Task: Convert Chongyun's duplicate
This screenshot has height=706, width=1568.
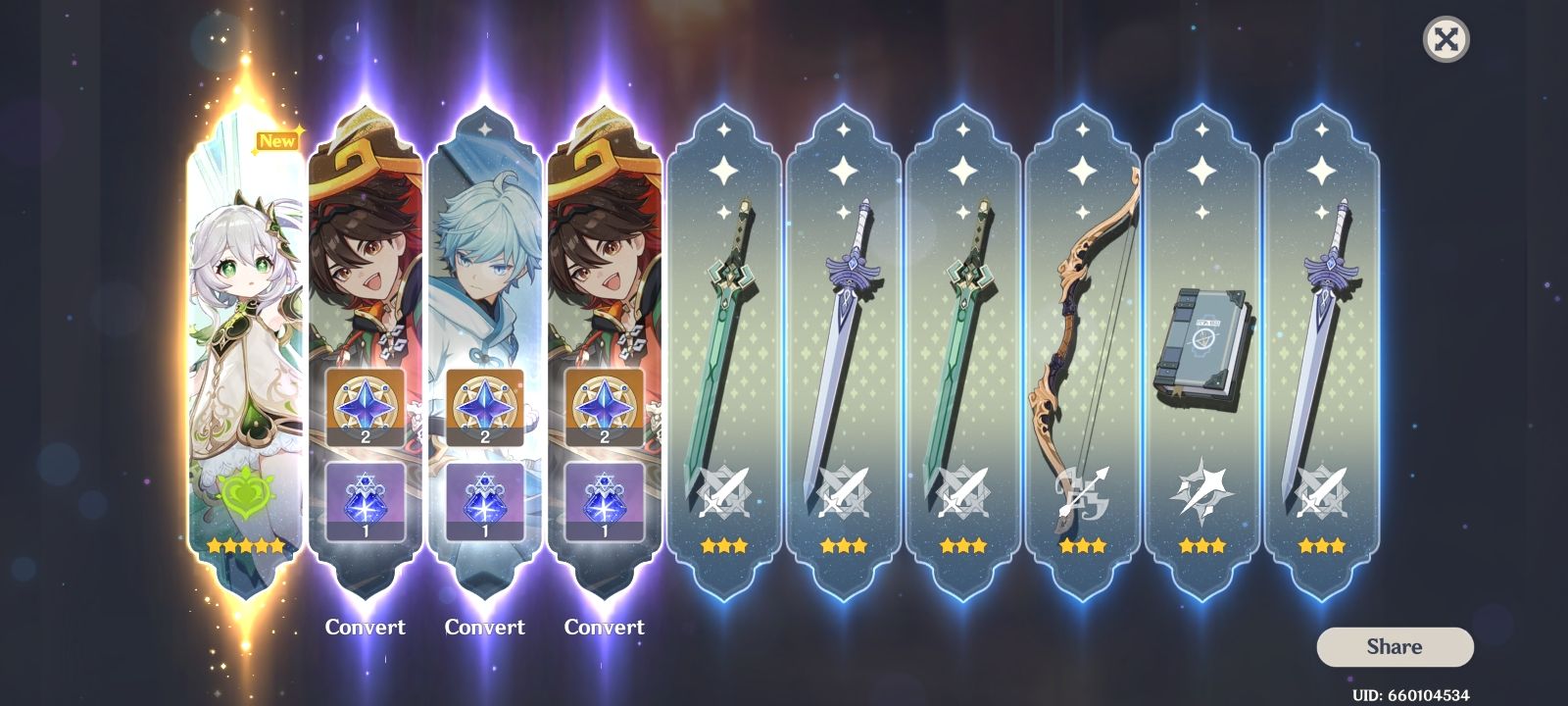Action: (485, 627)
